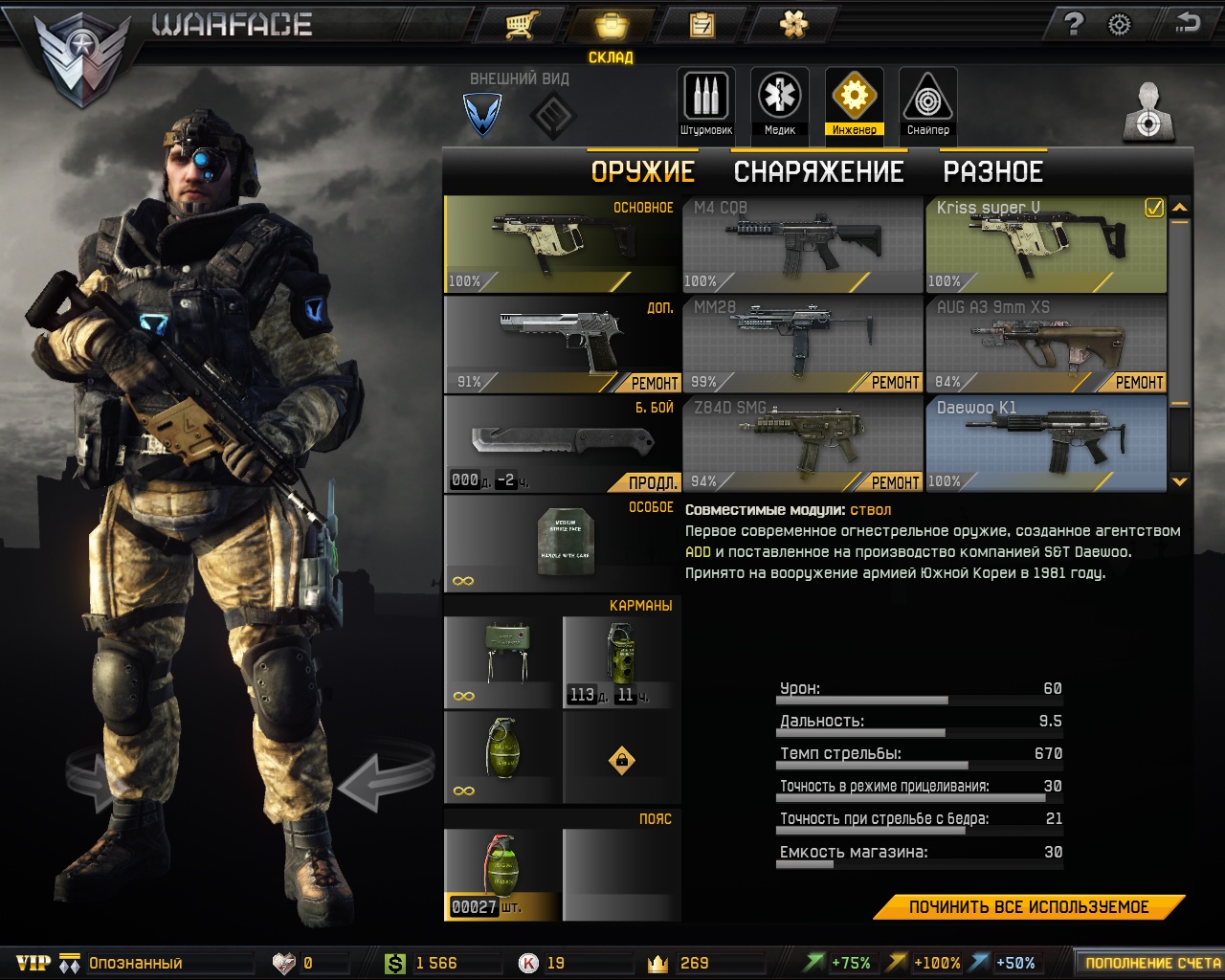This screenshot has width=1225, height=980.
Task: Click the question mark help button
Action: point(1074,24)
